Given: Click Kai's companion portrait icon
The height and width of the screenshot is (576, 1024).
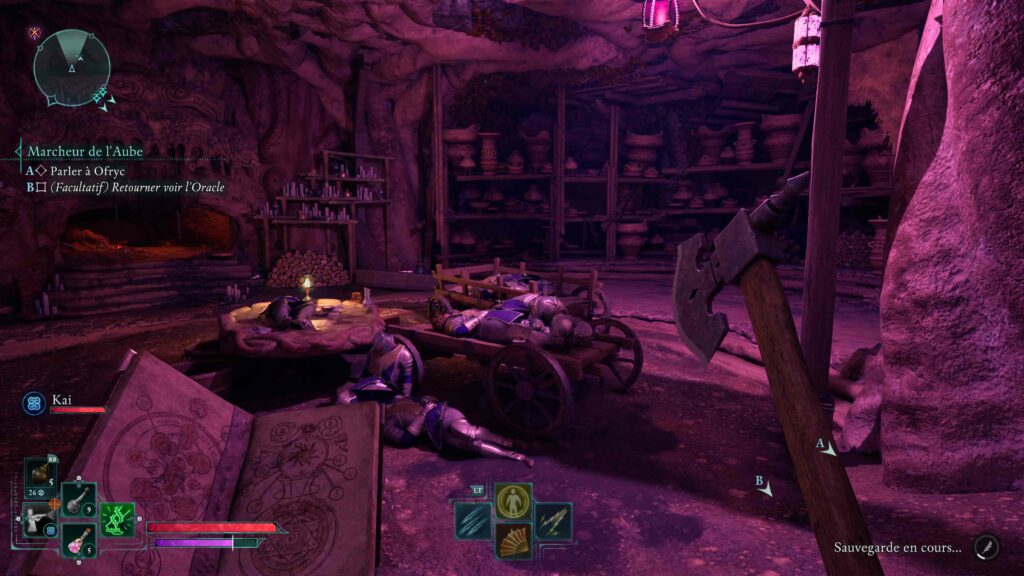Looking at the screenshot, I should [32, 402].
